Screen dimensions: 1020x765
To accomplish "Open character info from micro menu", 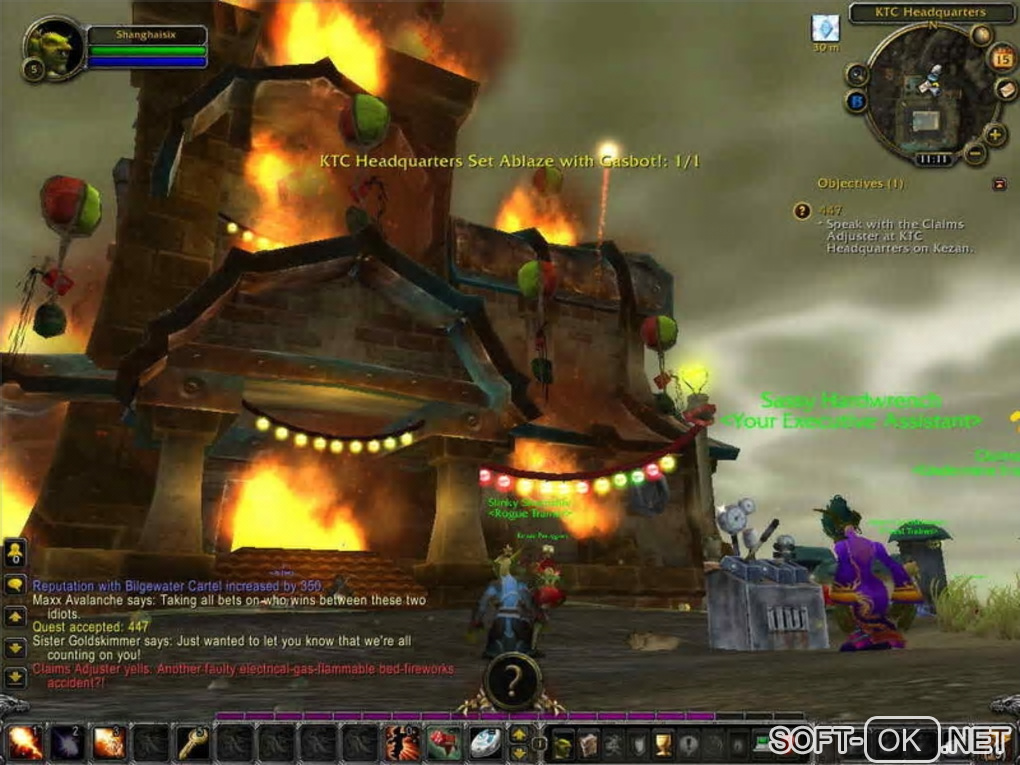I will (x=565, y=744).
